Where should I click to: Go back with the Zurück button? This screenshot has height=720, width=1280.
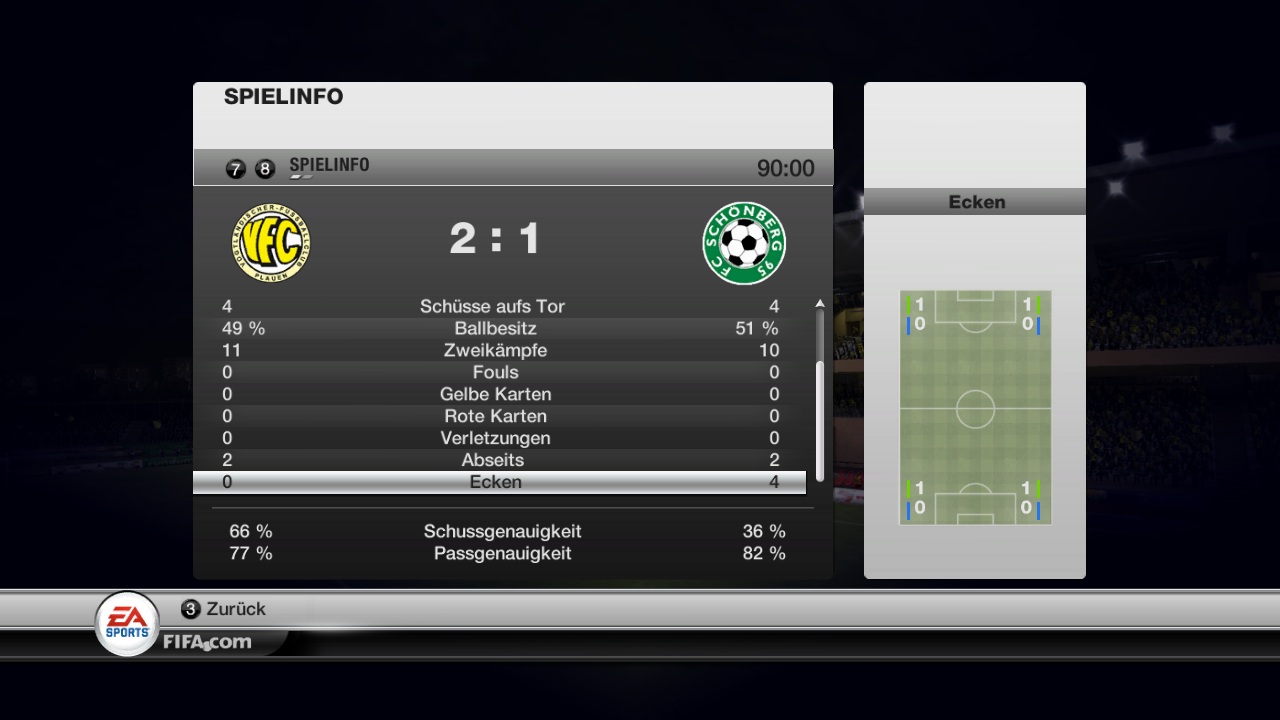(224, 609)
